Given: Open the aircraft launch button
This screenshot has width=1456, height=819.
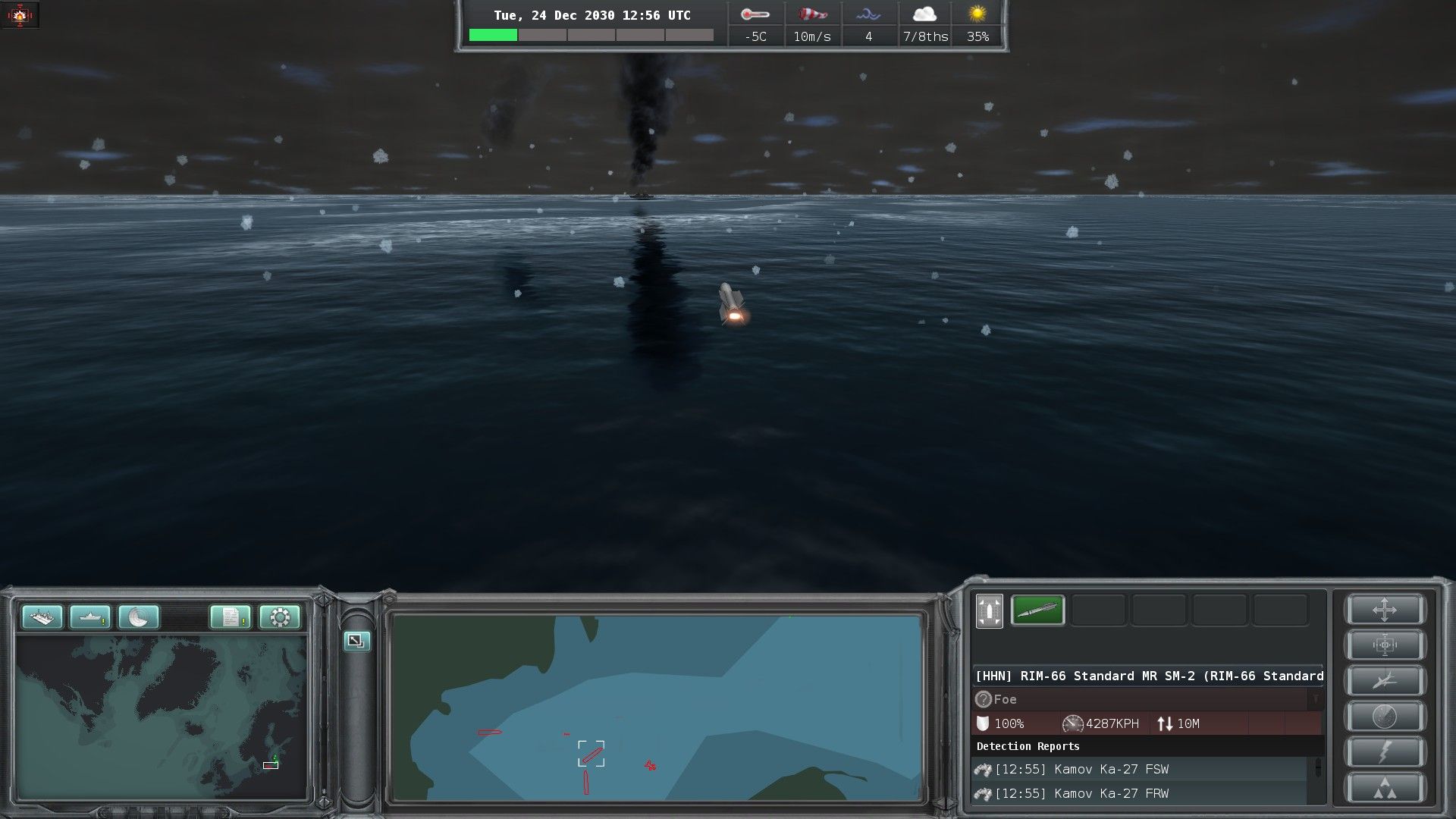Looking at the screenshot, I should (x=1385, y=681).
